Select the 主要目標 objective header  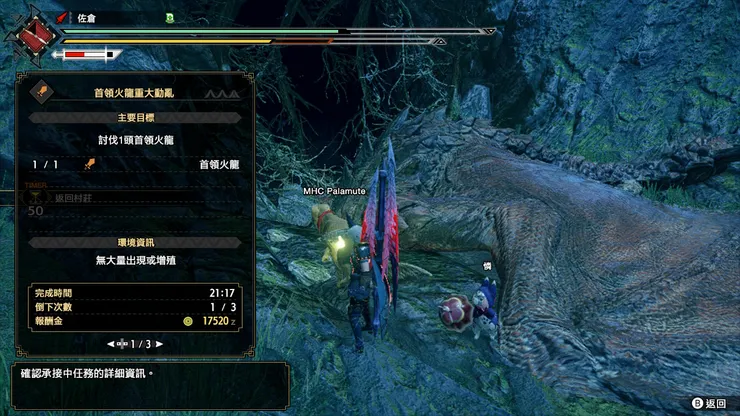coord(133,117)
